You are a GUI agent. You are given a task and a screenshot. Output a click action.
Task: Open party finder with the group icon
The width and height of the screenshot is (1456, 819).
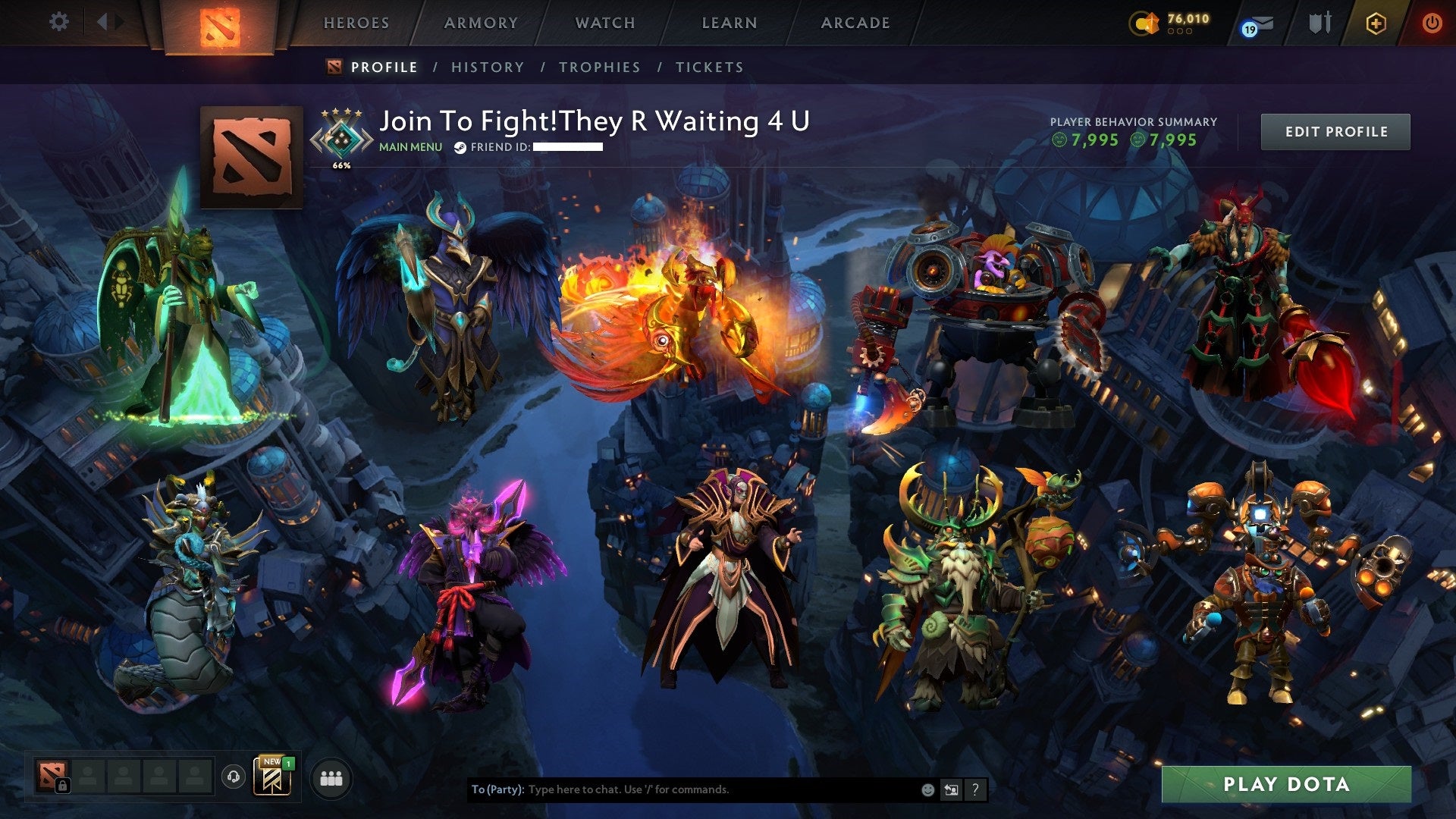coord(331,777)
